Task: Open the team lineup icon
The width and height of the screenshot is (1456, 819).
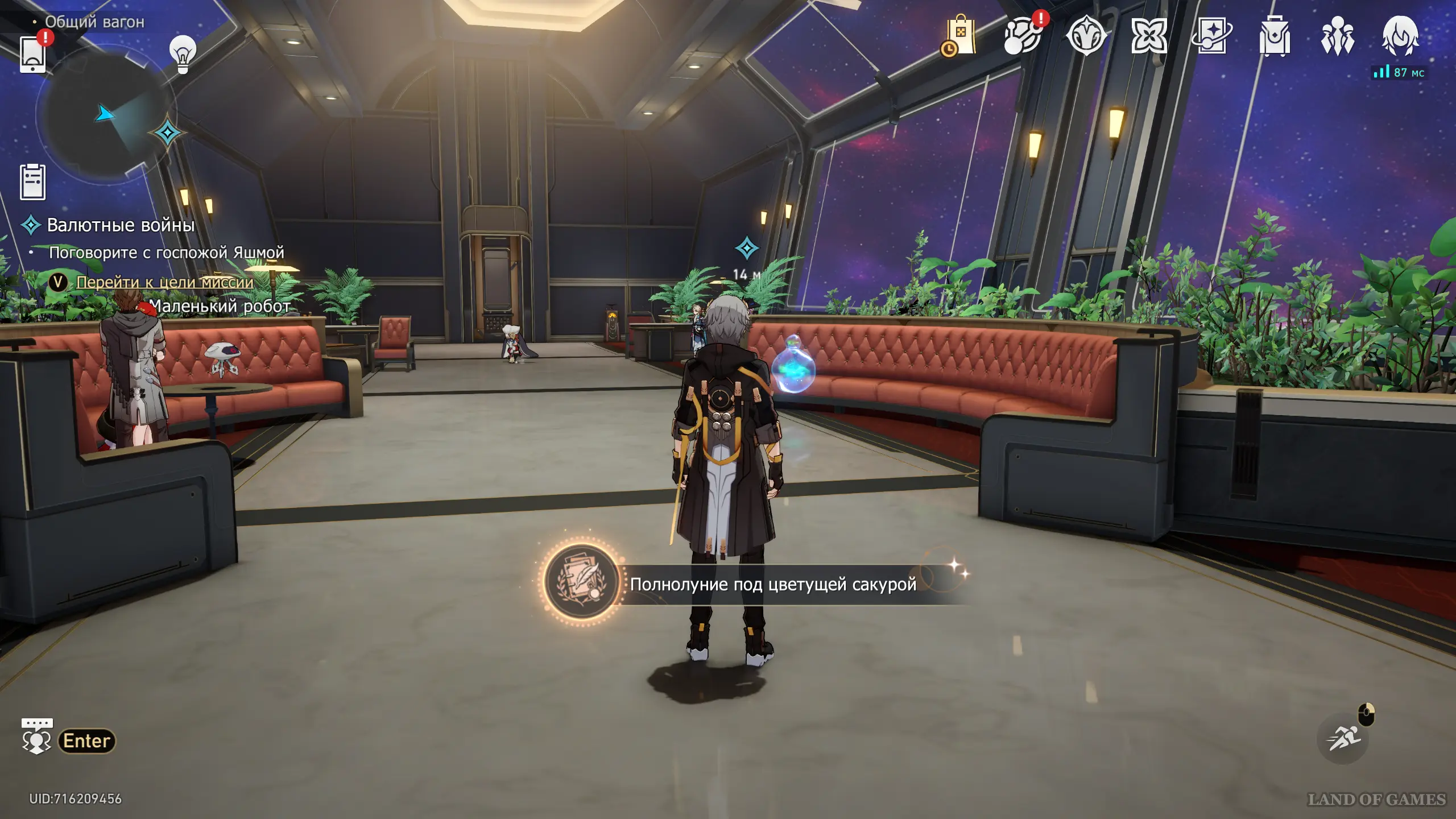Action: 1337,36
